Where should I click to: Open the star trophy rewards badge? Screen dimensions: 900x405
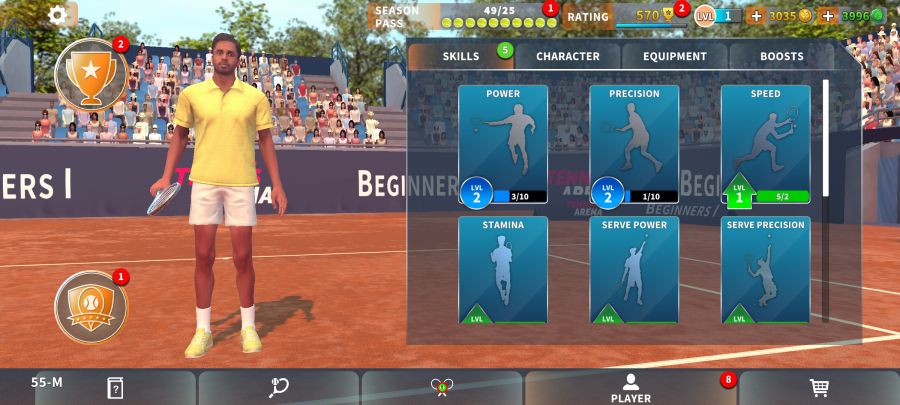[90, 74]
